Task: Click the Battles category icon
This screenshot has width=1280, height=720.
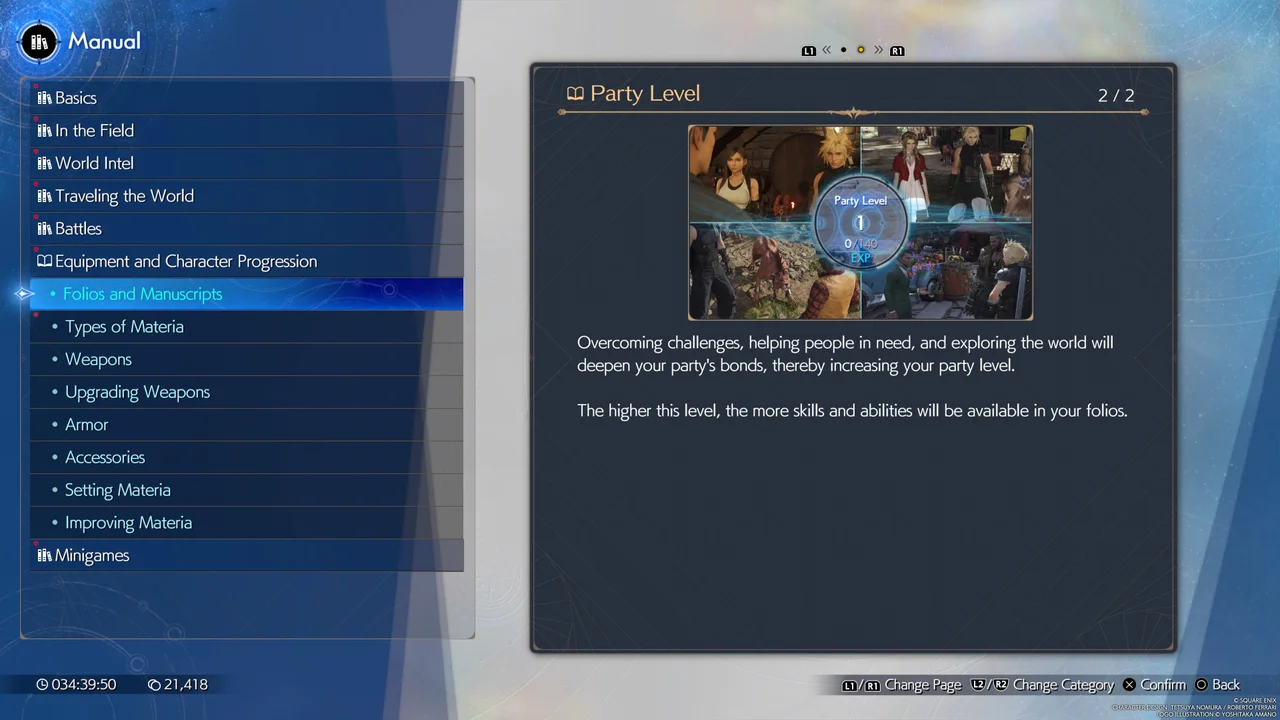Action: (x=44, y=228)
